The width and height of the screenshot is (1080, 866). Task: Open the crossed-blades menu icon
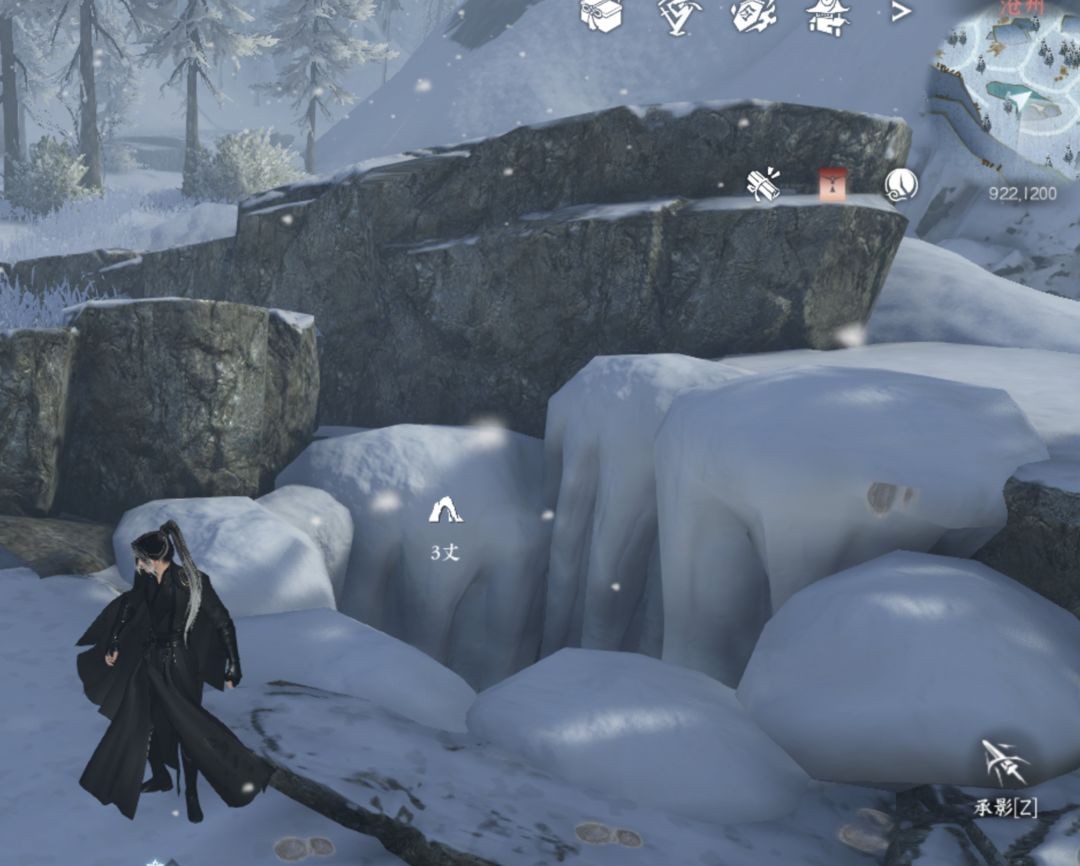[x=679, y=14]
